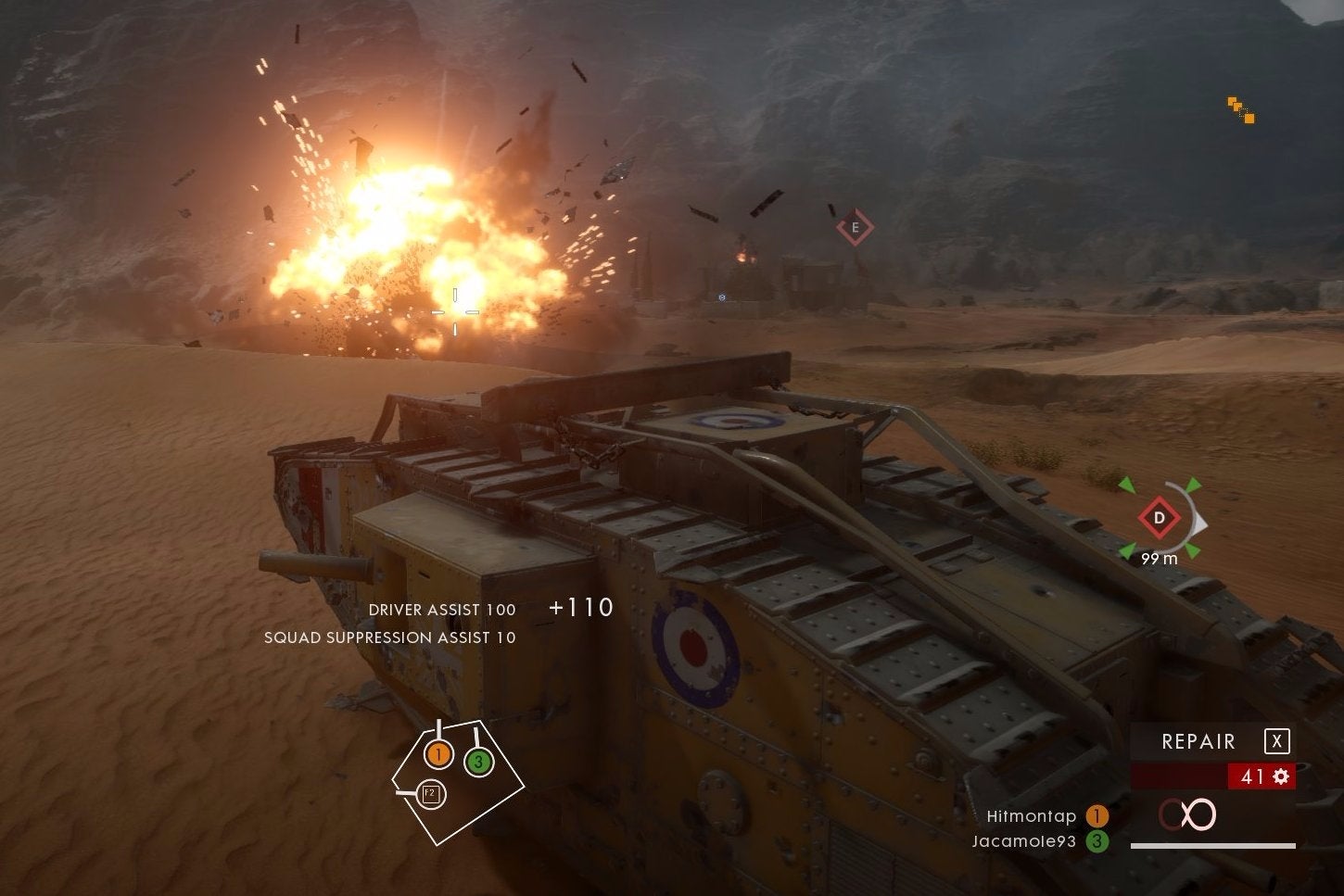
Task: Click the orange squad marker icons top right
Action: click(x=1242, y=109)
